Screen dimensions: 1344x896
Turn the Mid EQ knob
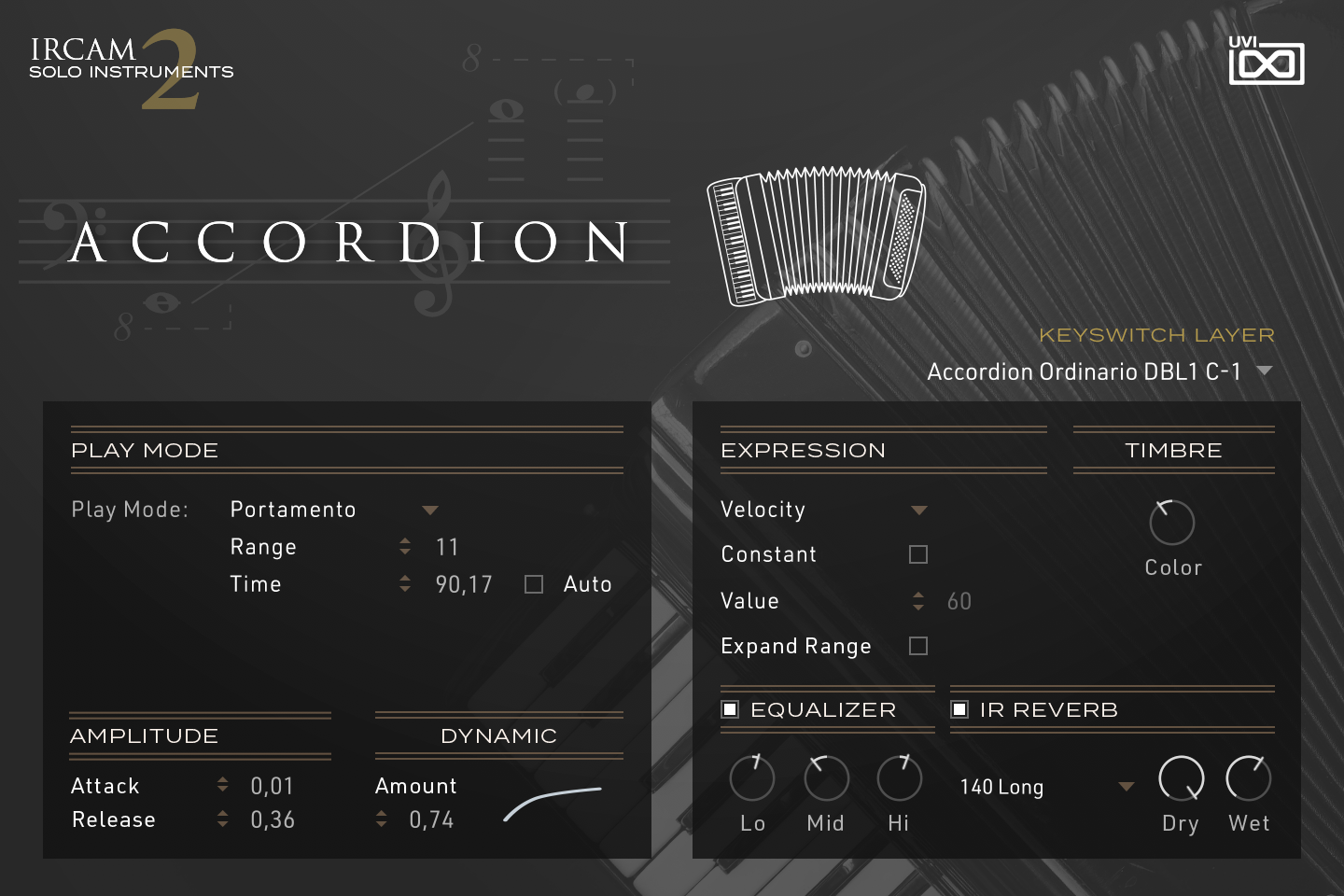coord(825,777)
